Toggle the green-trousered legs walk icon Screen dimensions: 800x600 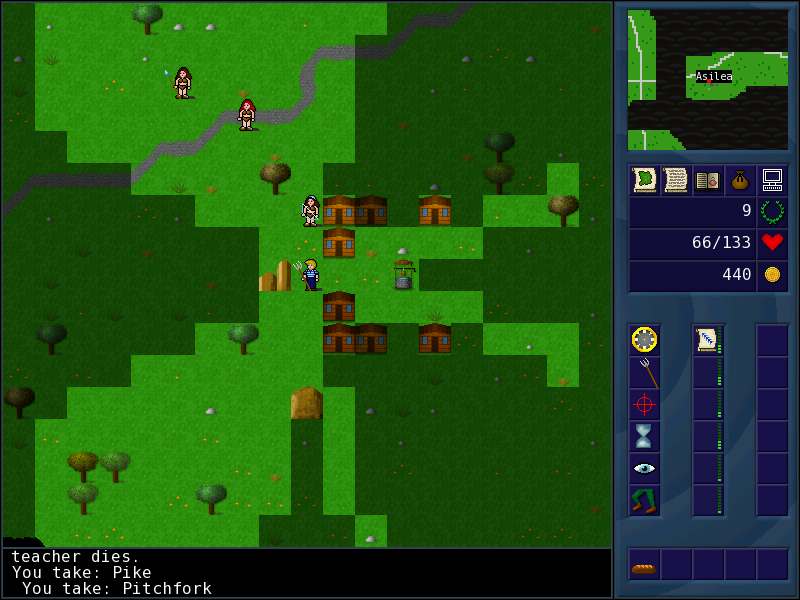pos(644,500)
